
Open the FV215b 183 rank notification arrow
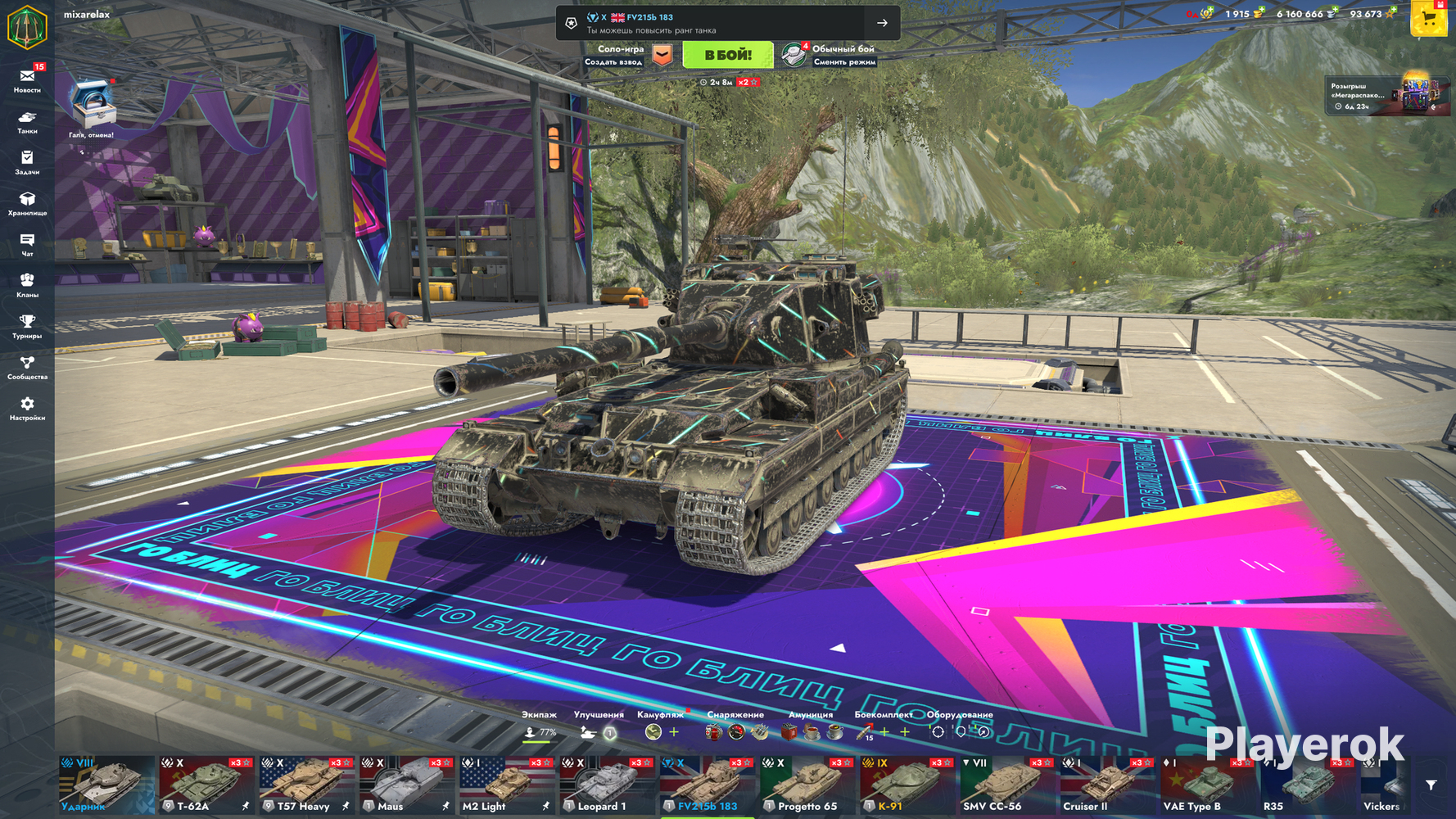click(882, 23)
